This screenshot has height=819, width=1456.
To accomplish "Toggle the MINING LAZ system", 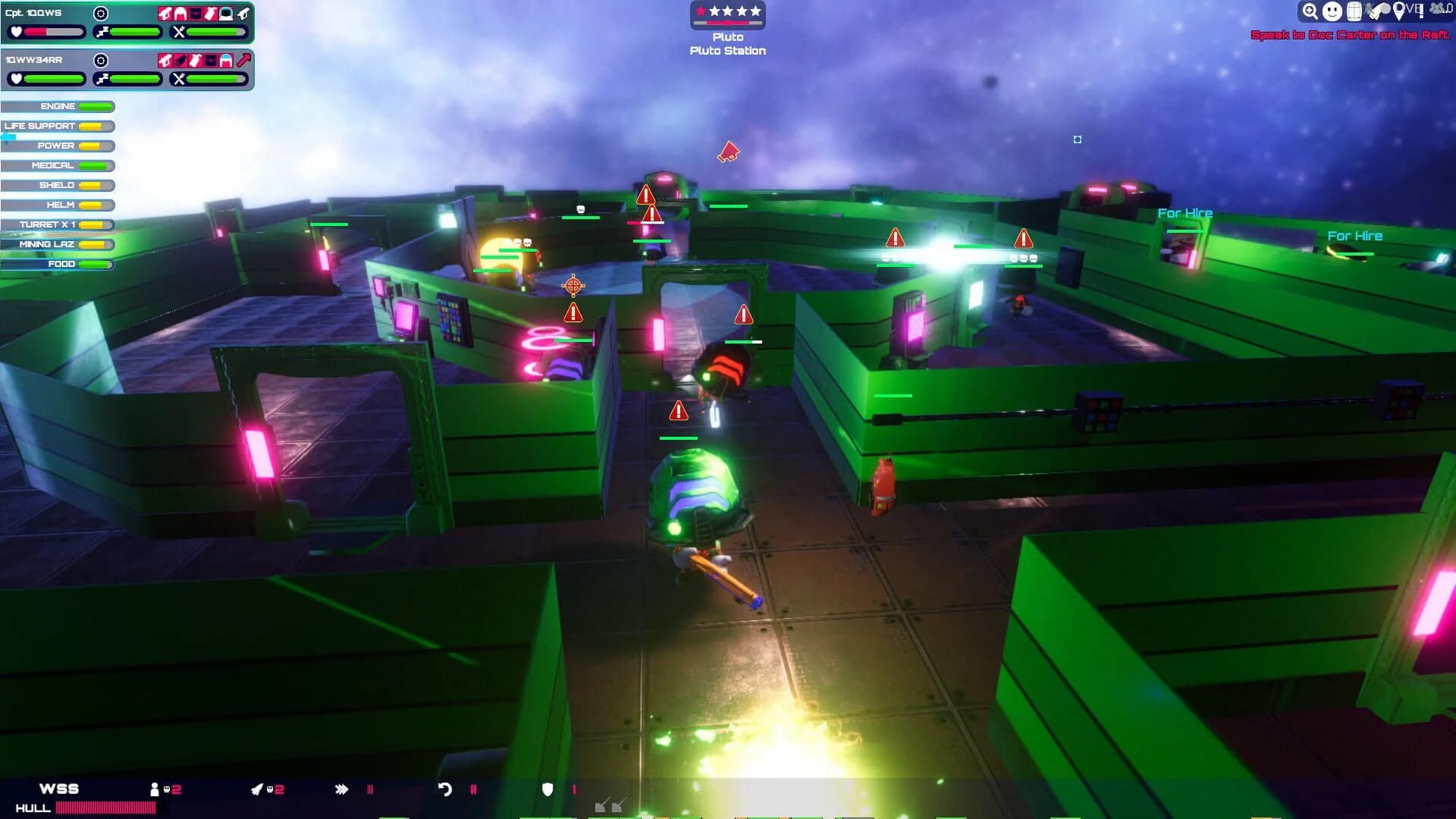I will point(58,244).
